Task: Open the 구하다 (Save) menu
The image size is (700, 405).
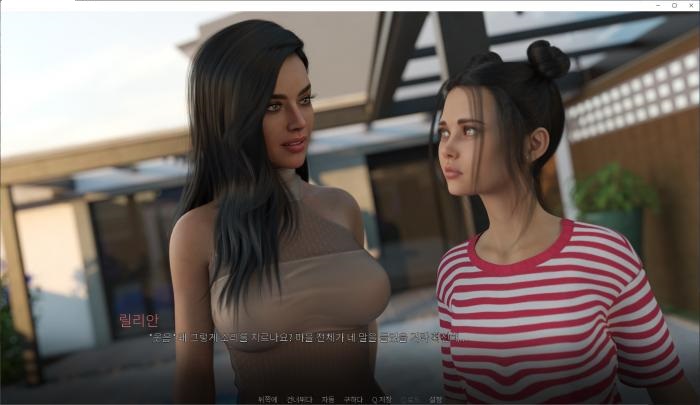Action: (353, 399)
